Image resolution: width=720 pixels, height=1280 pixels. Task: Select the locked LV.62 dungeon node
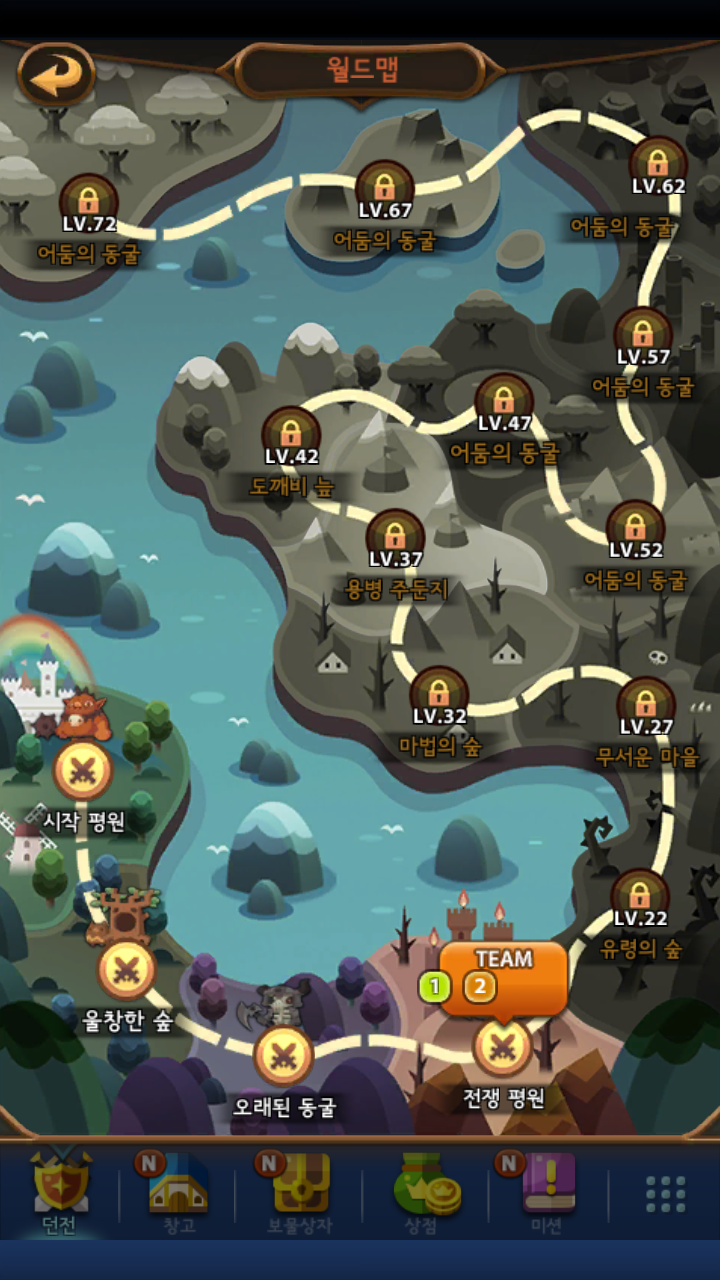(x=658, y=165)
